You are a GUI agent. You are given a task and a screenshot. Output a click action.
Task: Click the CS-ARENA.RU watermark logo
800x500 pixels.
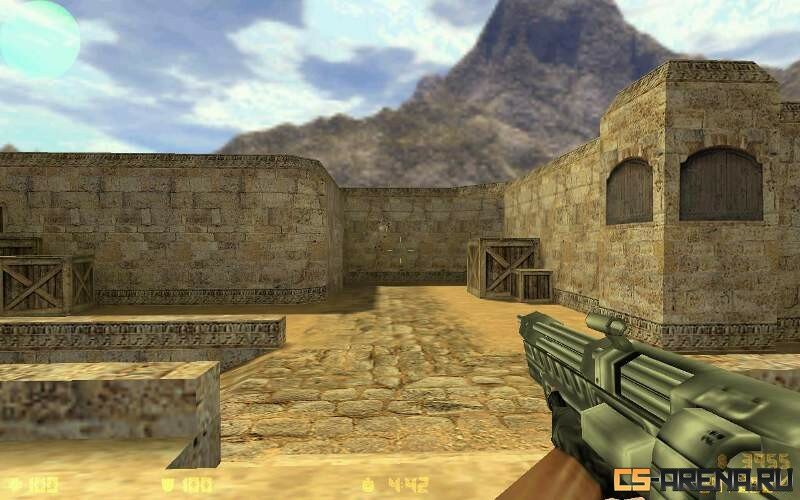703,480
